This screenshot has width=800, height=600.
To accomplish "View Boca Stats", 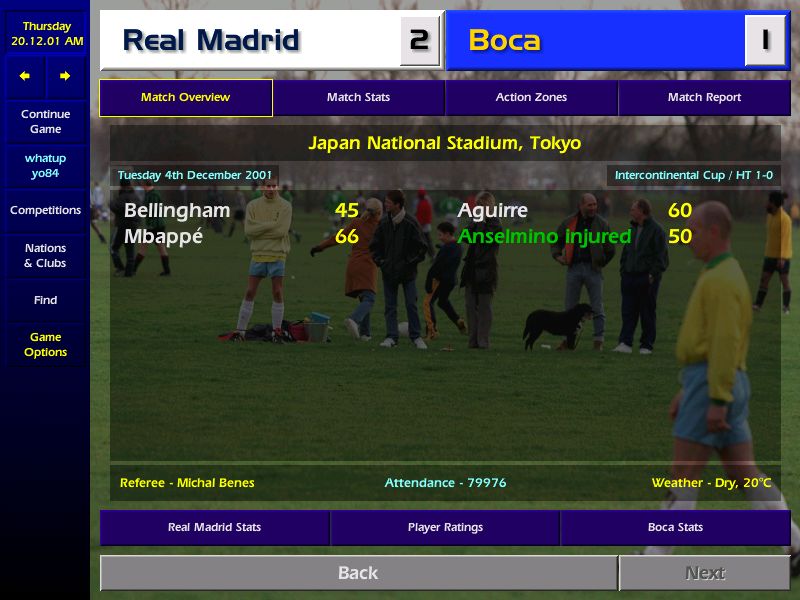I will [x=675, y=528].
